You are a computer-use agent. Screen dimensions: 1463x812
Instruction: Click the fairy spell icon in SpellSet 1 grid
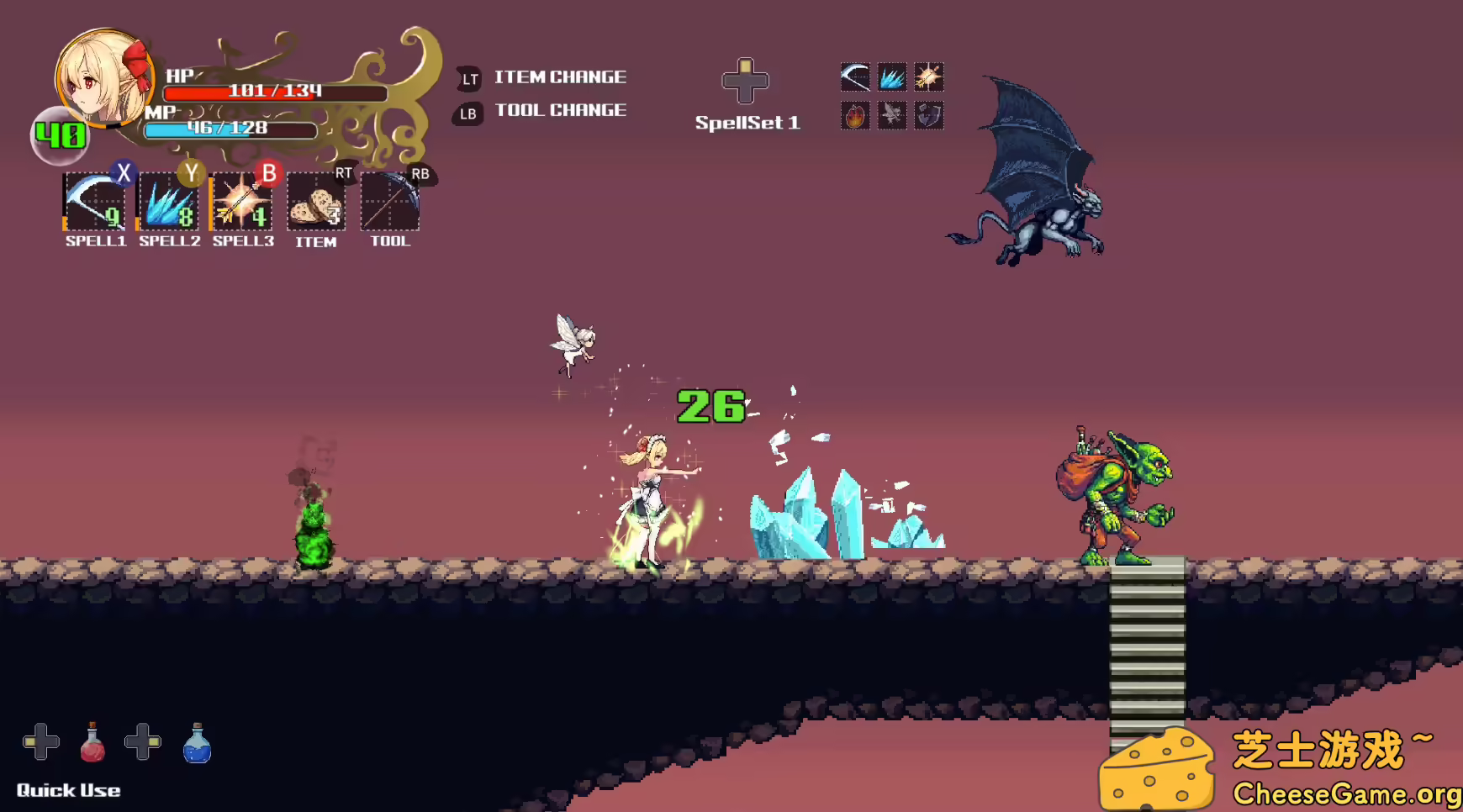(893, 115)
